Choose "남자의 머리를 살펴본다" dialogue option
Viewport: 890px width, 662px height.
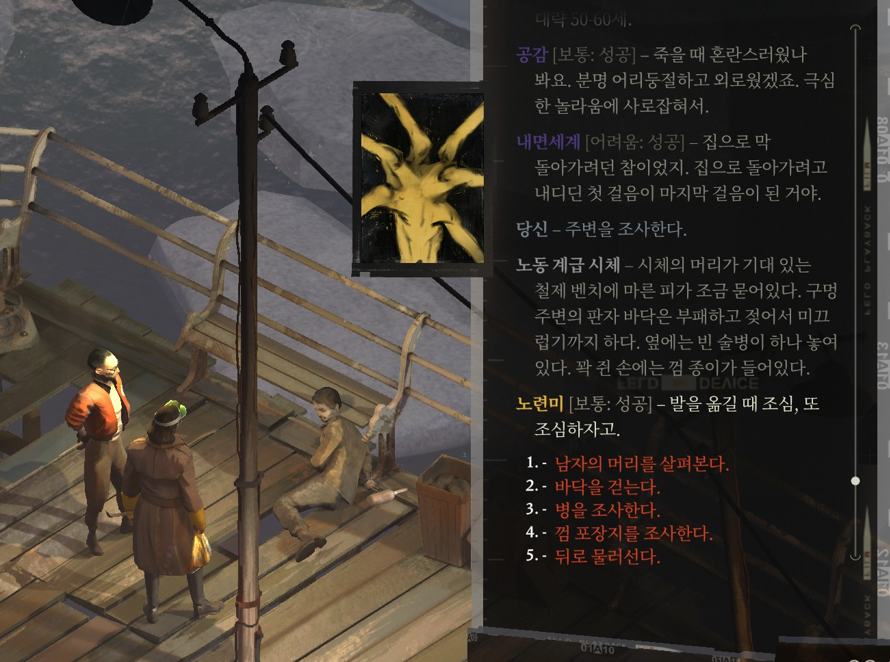[641, 464]
